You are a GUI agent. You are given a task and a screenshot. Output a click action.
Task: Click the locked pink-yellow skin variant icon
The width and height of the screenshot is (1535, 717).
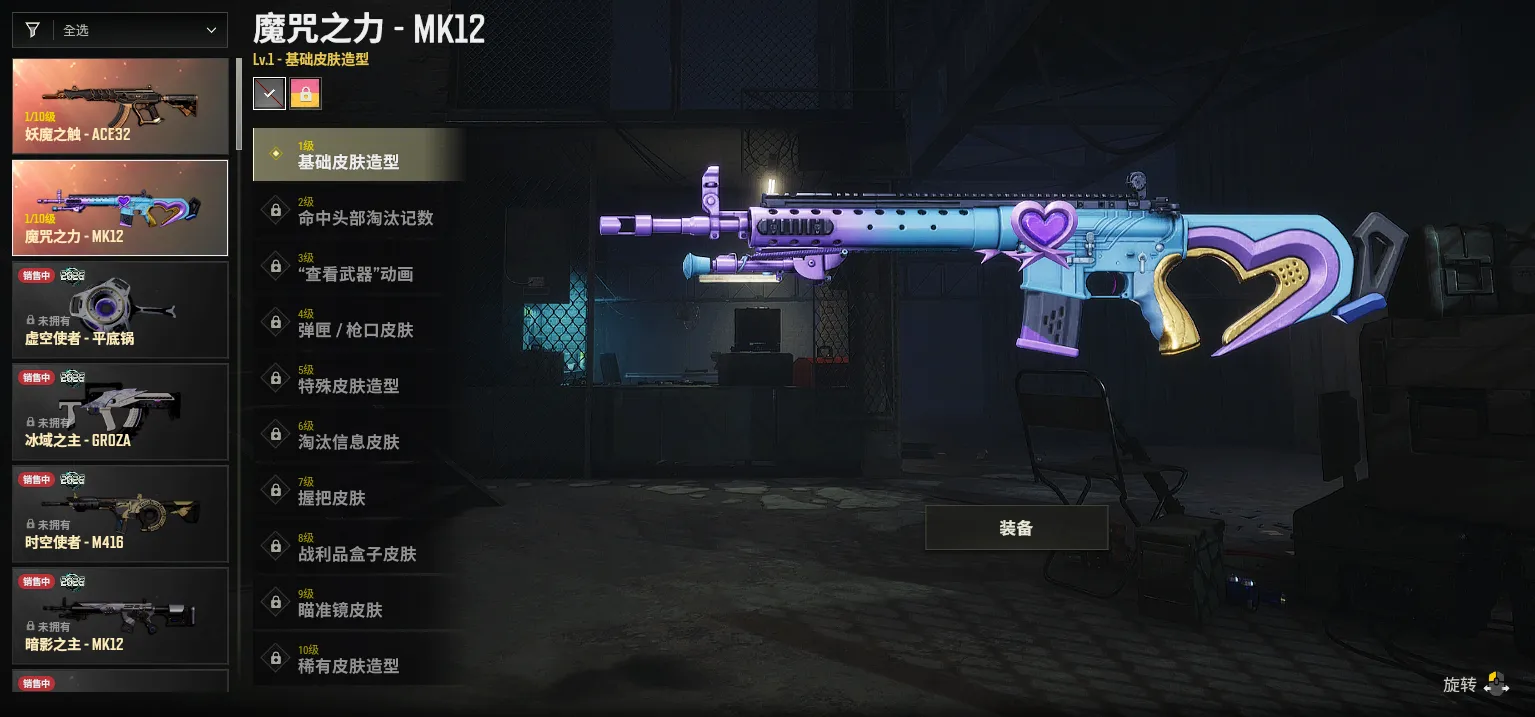pos(305,94)
